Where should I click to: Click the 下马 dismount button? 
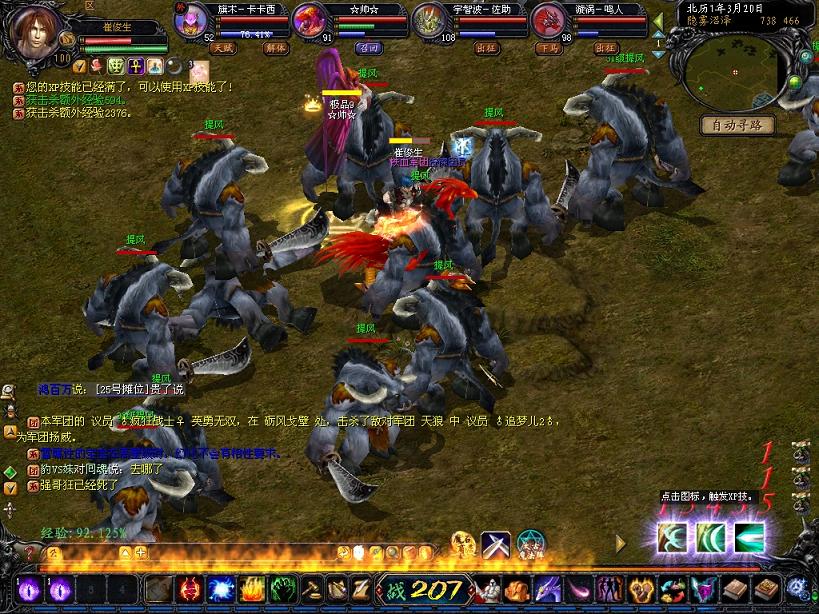coord(548,47)
